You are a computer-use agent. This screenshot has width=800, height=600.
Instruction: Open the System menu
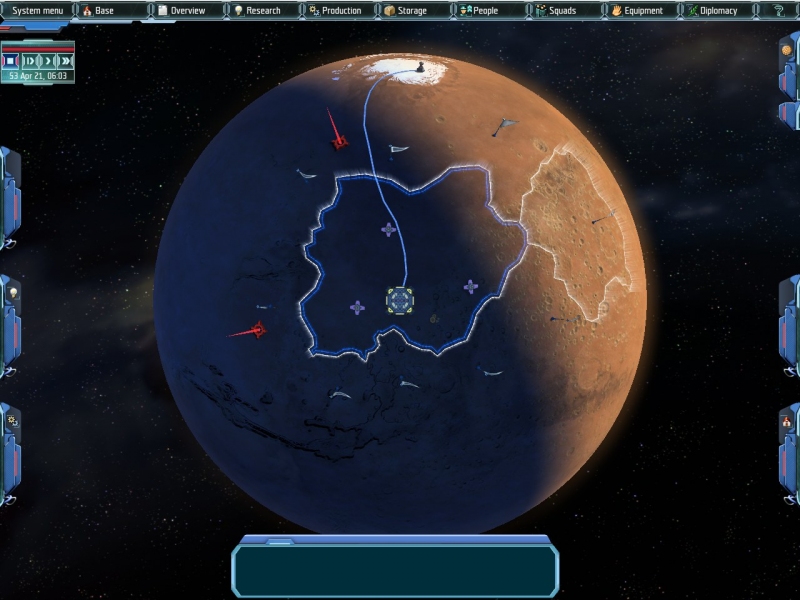(37, 11)
